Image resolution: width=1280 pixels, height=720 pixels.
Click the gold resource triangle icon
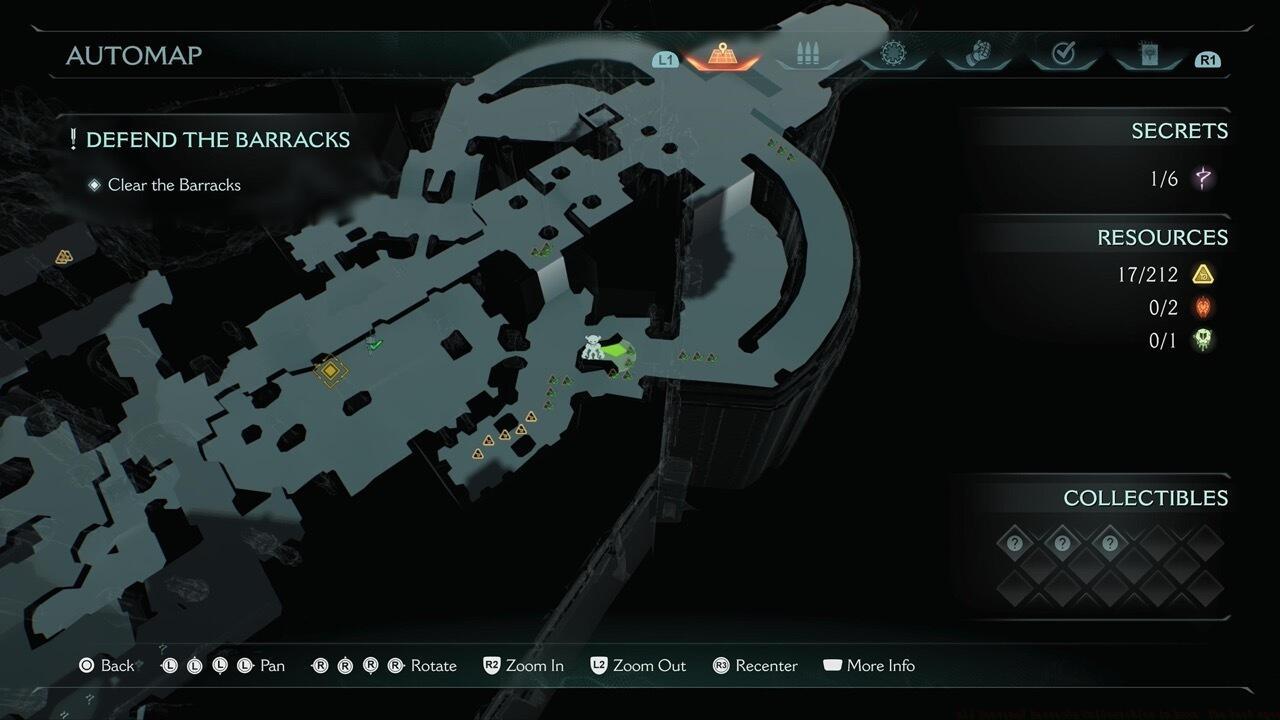[1203, 274]
